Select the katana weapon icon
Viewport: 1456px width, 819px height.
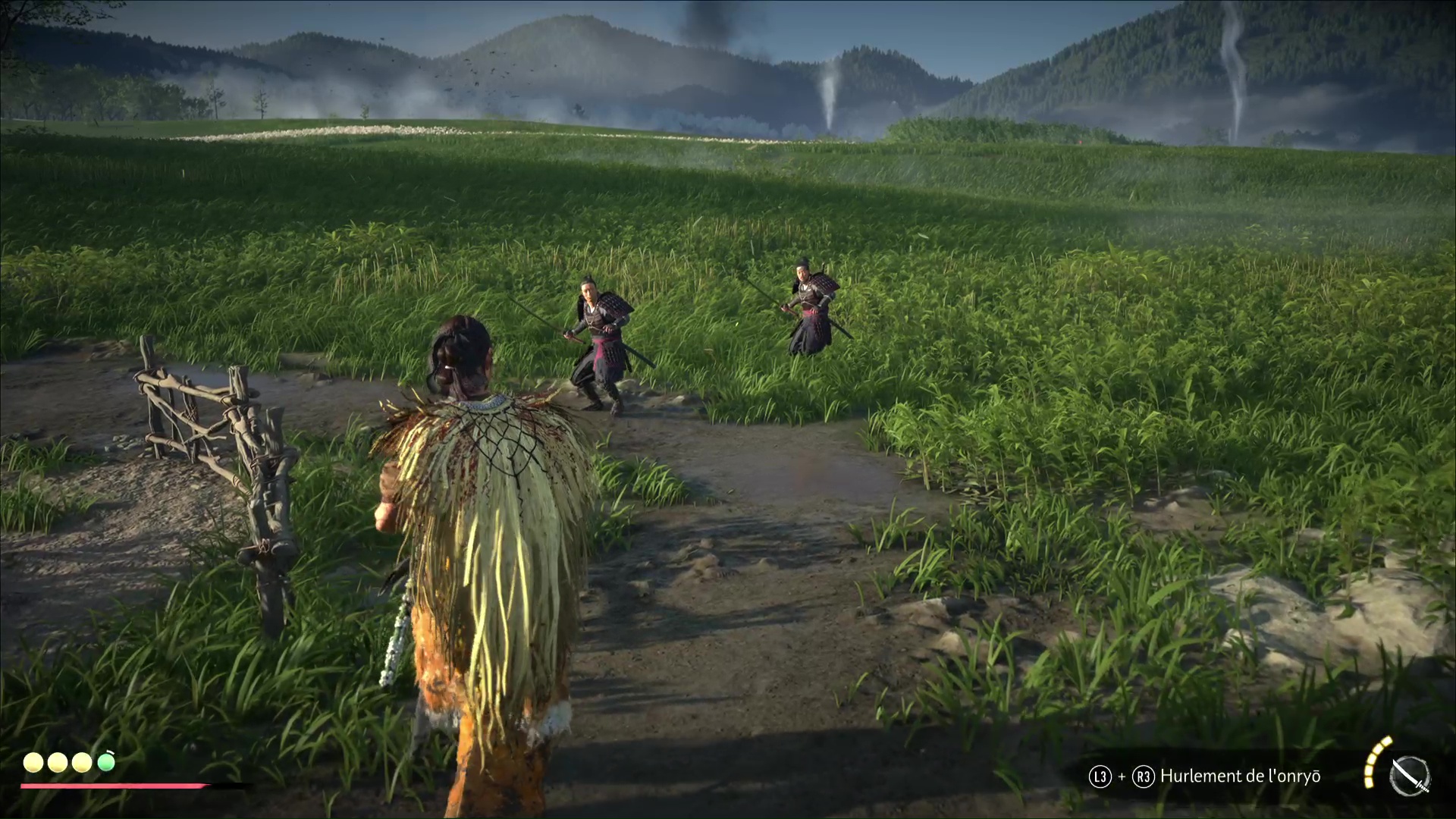[1410, 776]
